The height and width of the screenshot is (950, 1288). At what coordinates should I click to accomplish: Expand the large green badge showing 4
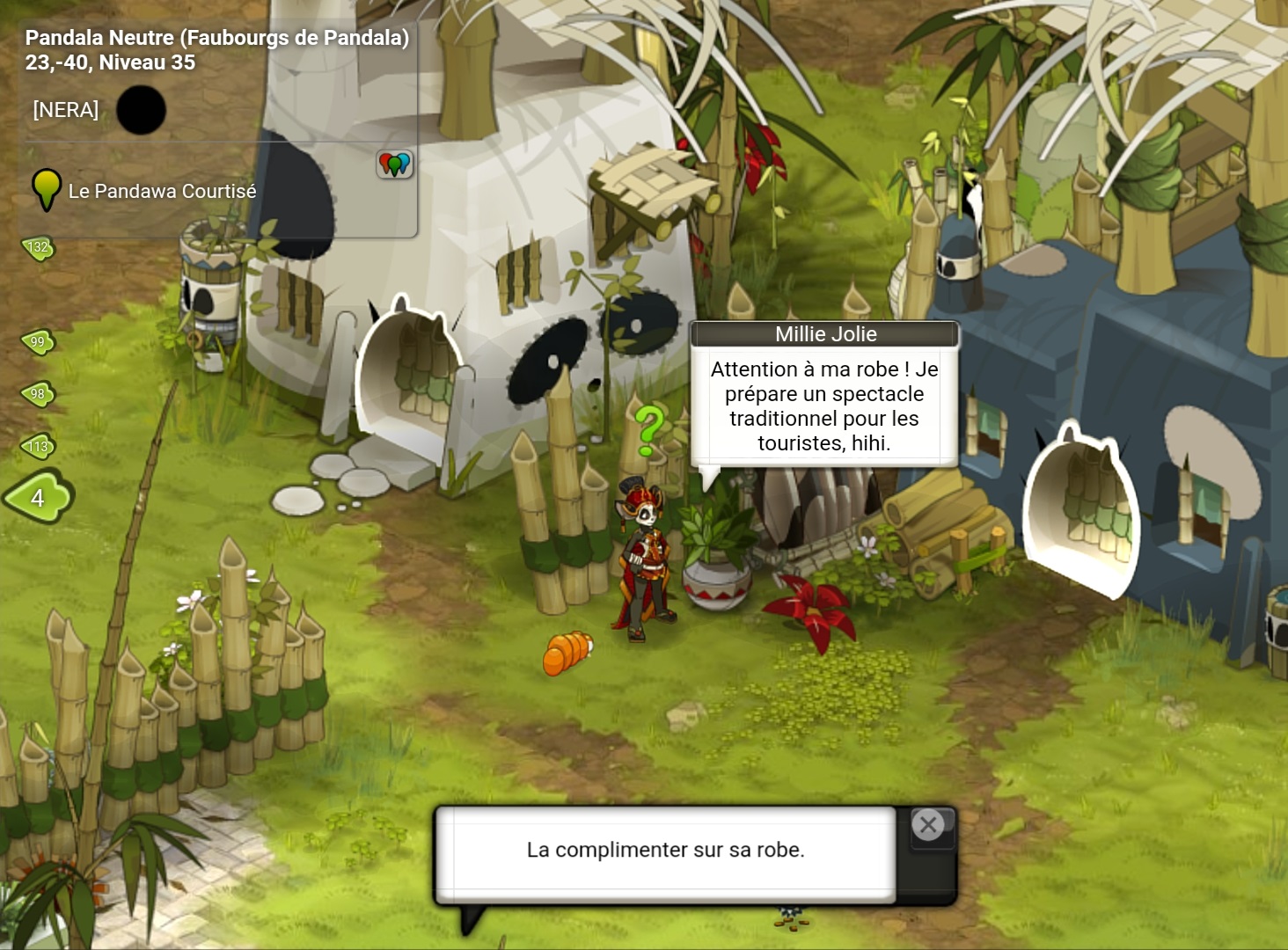tap(38, 498)
